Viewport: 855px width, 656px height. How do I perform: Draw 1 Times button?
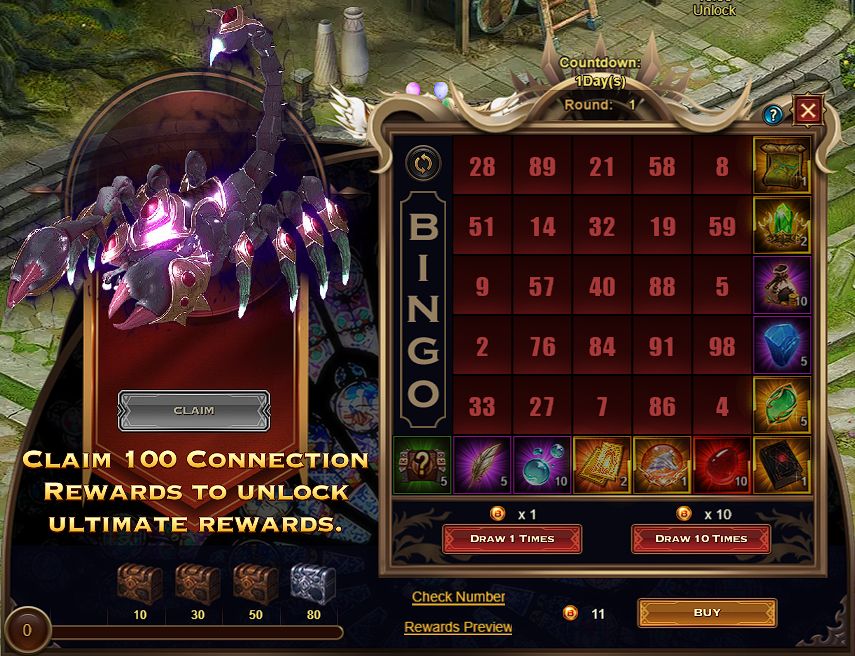[x=512, y=539]
